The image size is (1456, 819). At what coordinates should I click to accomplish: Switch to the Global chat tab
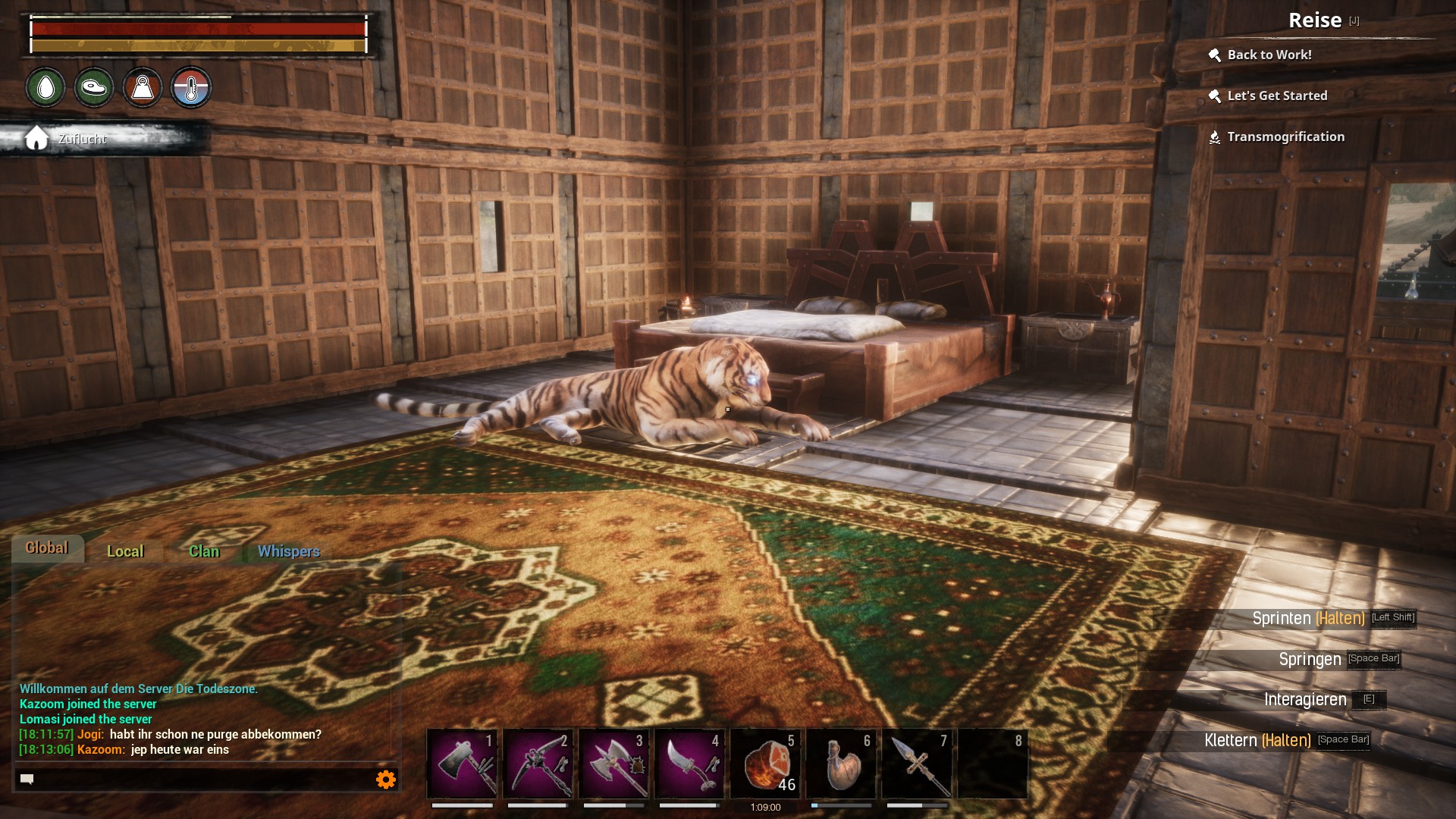tap(47, 548)
